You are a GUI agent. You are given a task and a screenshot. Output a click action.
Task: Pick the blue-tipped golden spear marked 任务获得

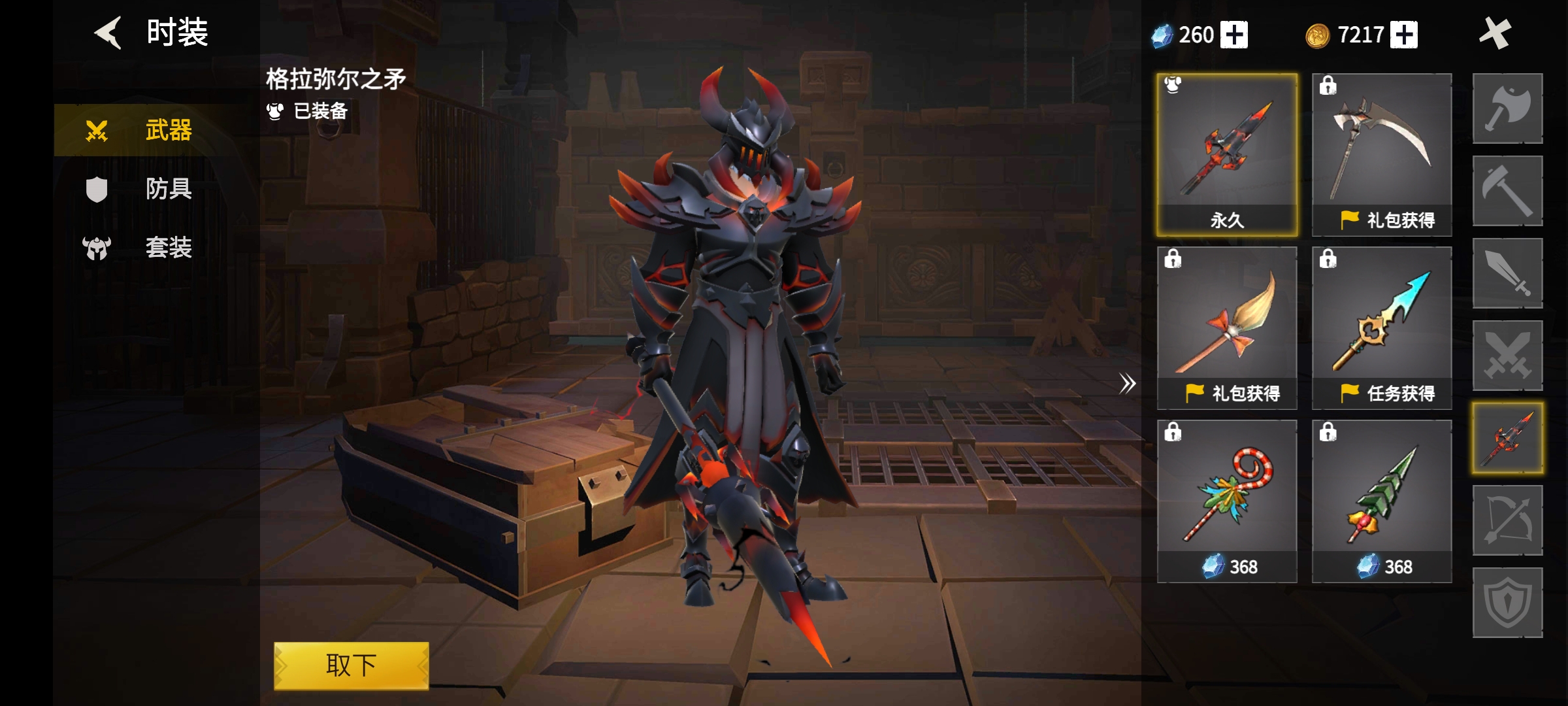(x=1382, y=328)
